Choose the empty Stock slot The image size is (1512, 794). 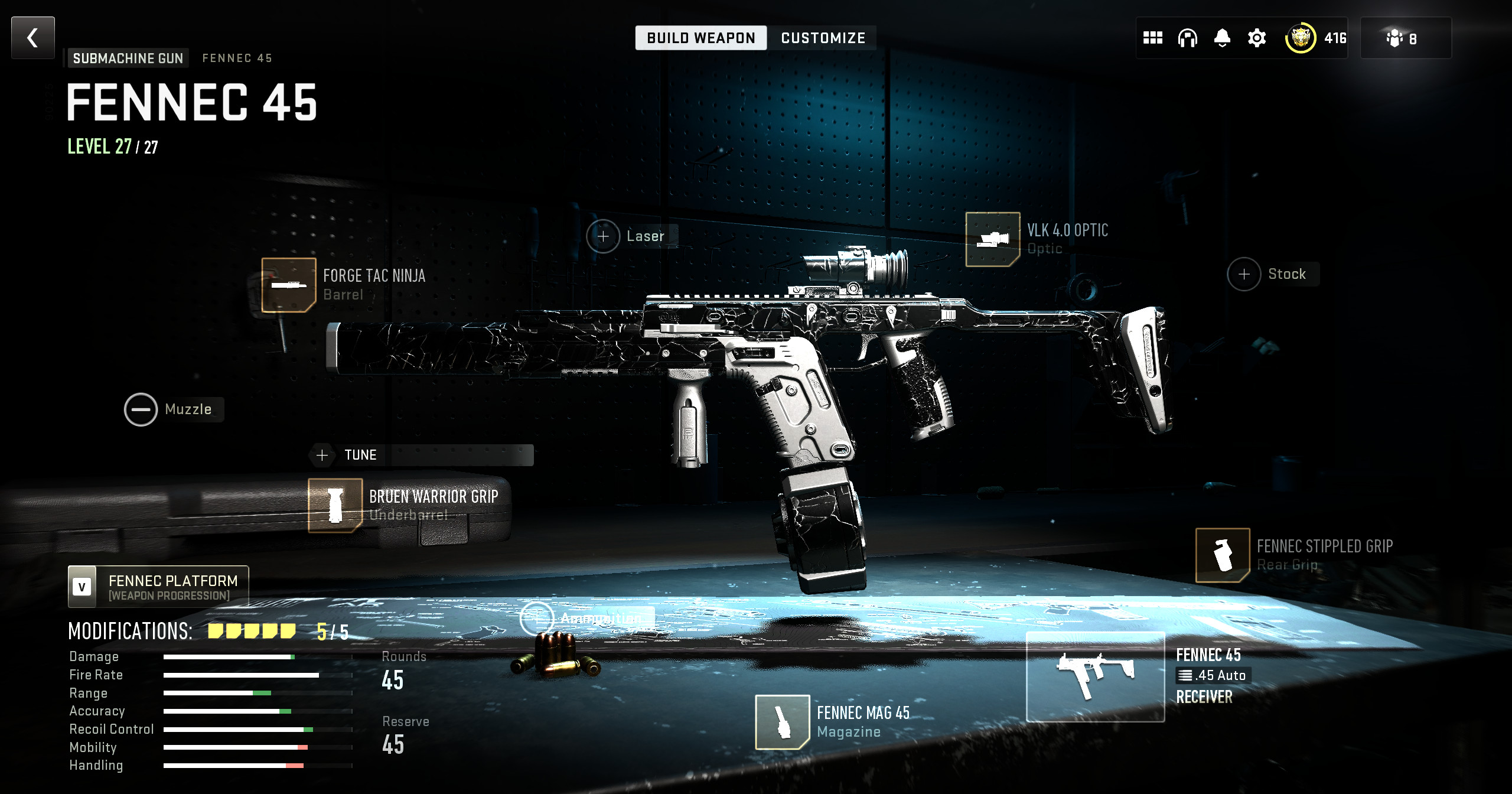(x=1244, y=274)
